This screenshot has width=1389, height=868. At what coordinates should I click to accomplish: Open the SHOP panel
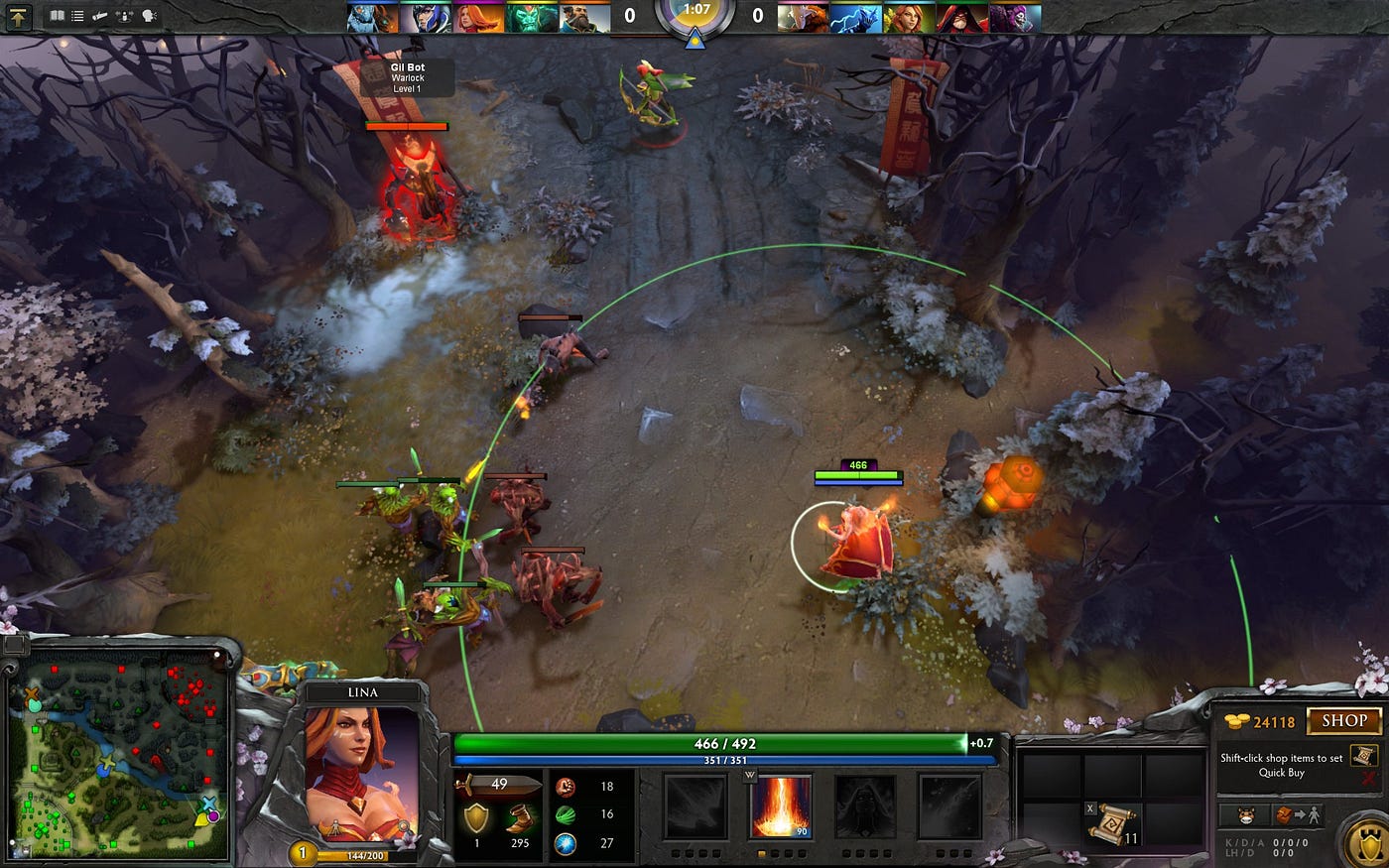click(x=1345, y=720)
